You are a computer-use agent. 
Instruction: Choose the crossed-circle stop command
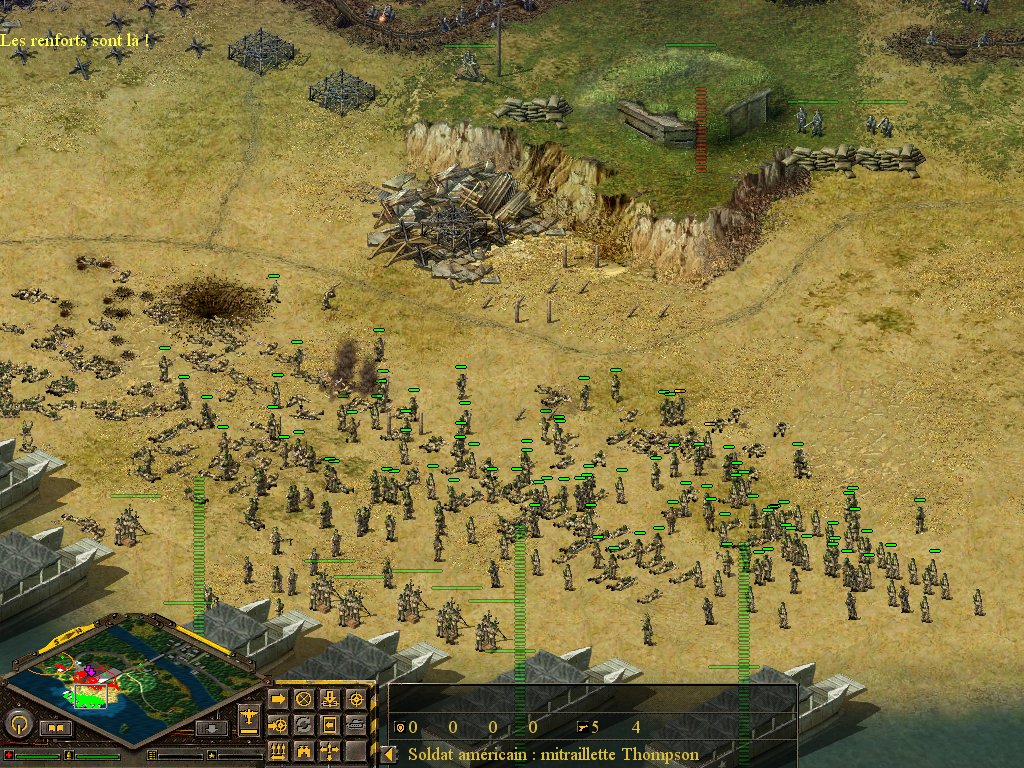303,699
